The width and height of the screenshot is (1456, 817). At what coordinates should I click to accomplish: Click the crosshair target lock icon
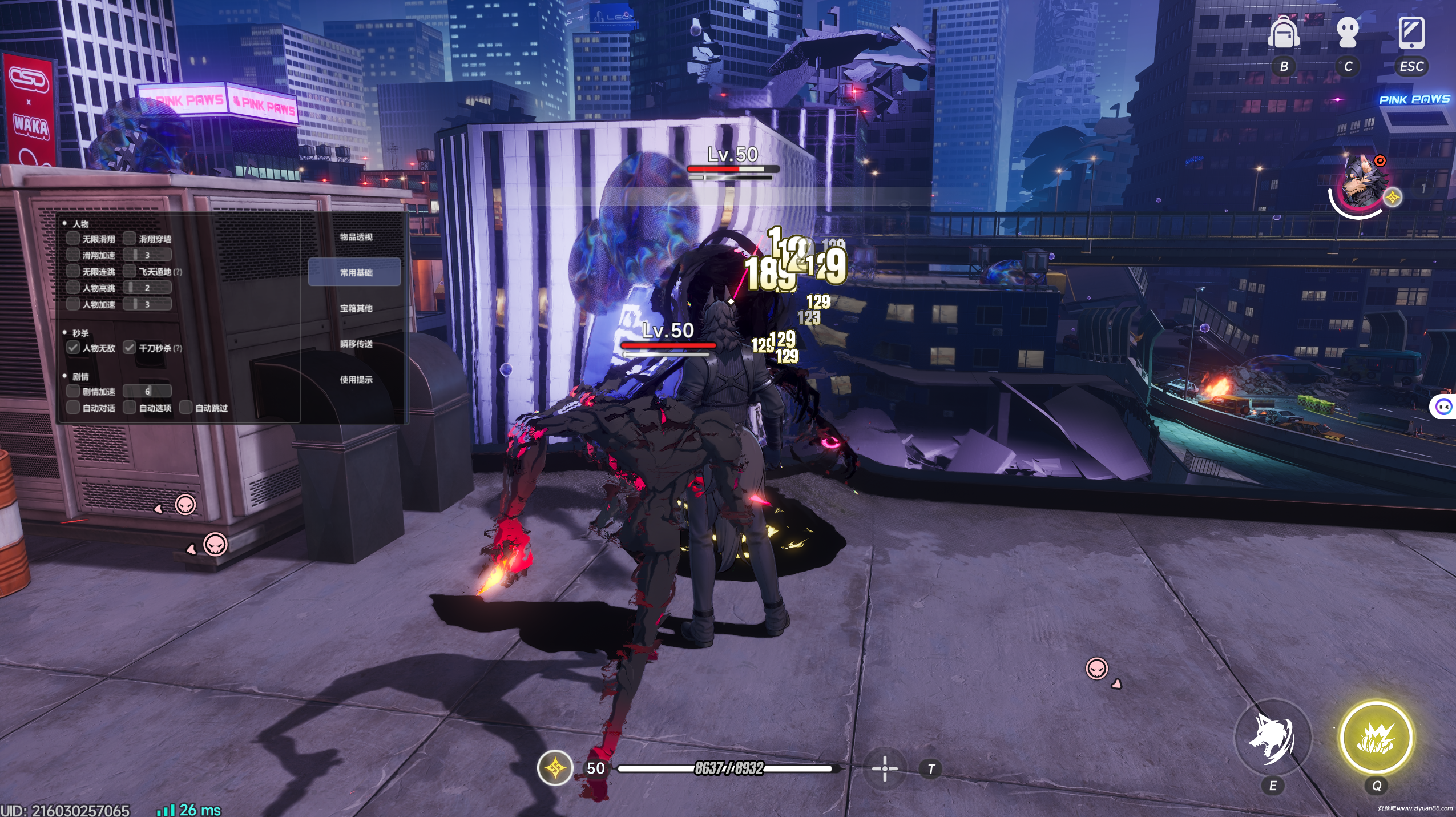coord(885,768)
